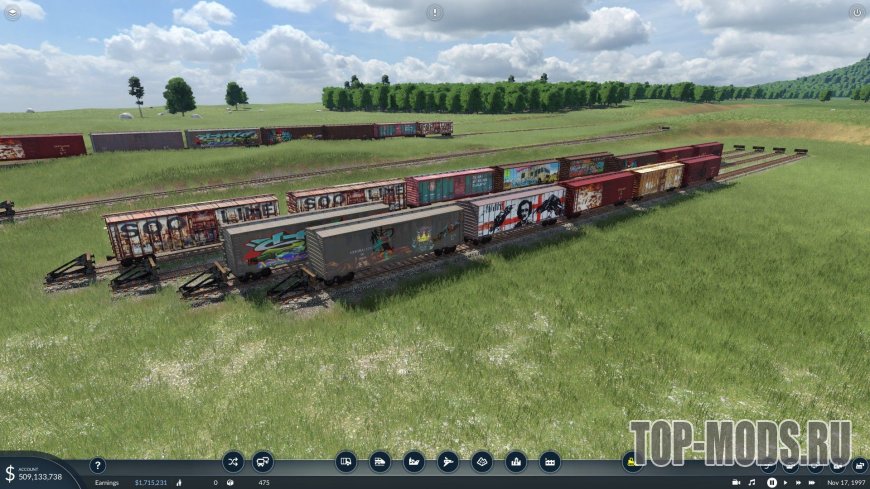
Task: Open the industry buildings menu
Action: click(550, 461)
